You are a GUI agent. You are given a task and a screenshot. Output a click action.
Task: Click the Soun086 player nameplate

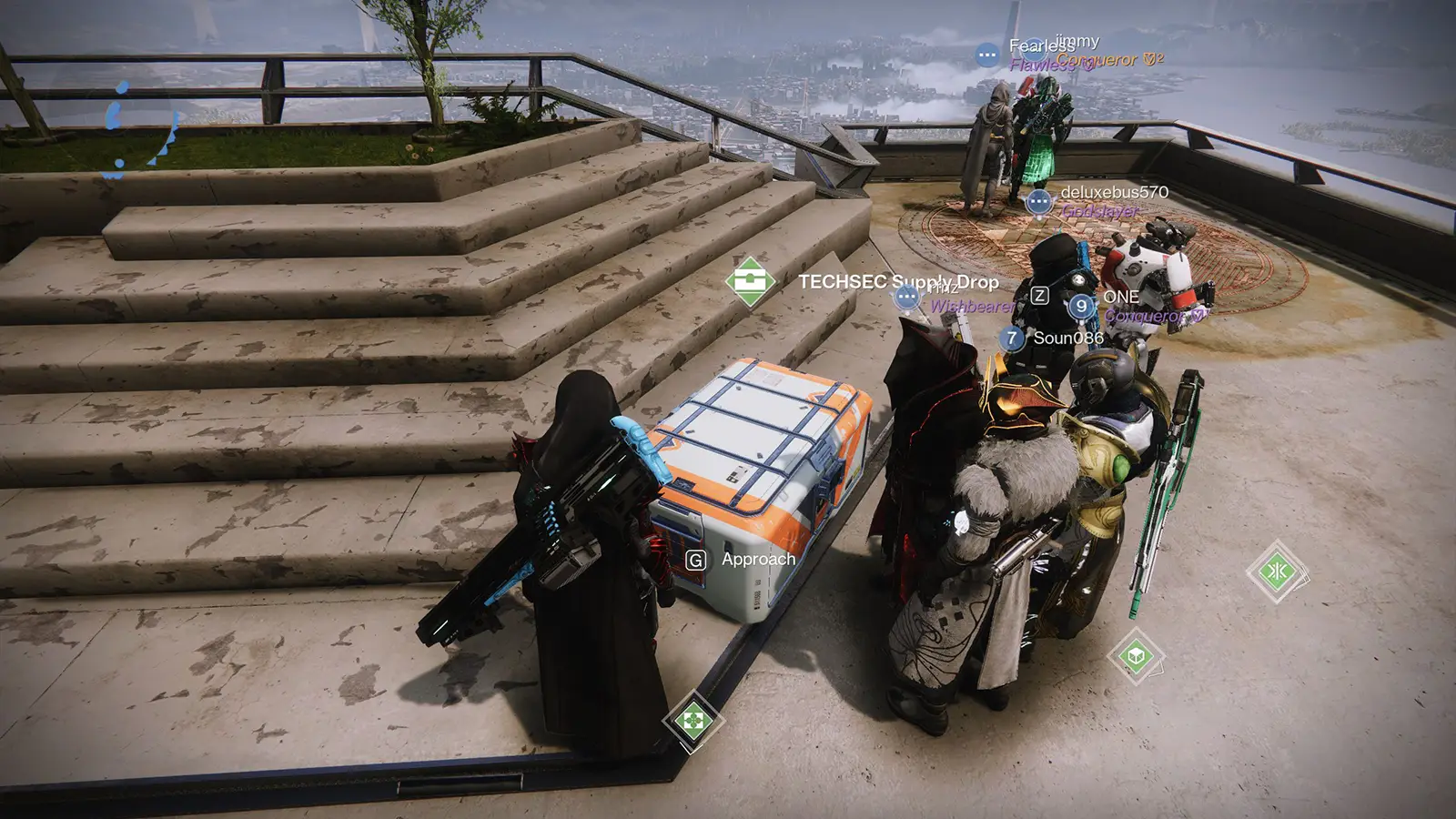[x=1068, y=338]
